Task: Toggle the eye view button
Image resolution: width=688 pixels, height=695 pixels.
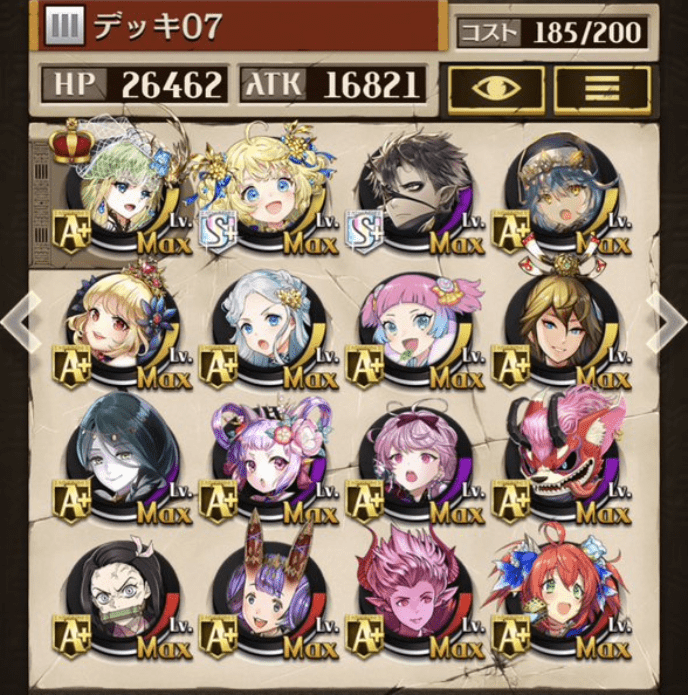Action: pos(495,87)
